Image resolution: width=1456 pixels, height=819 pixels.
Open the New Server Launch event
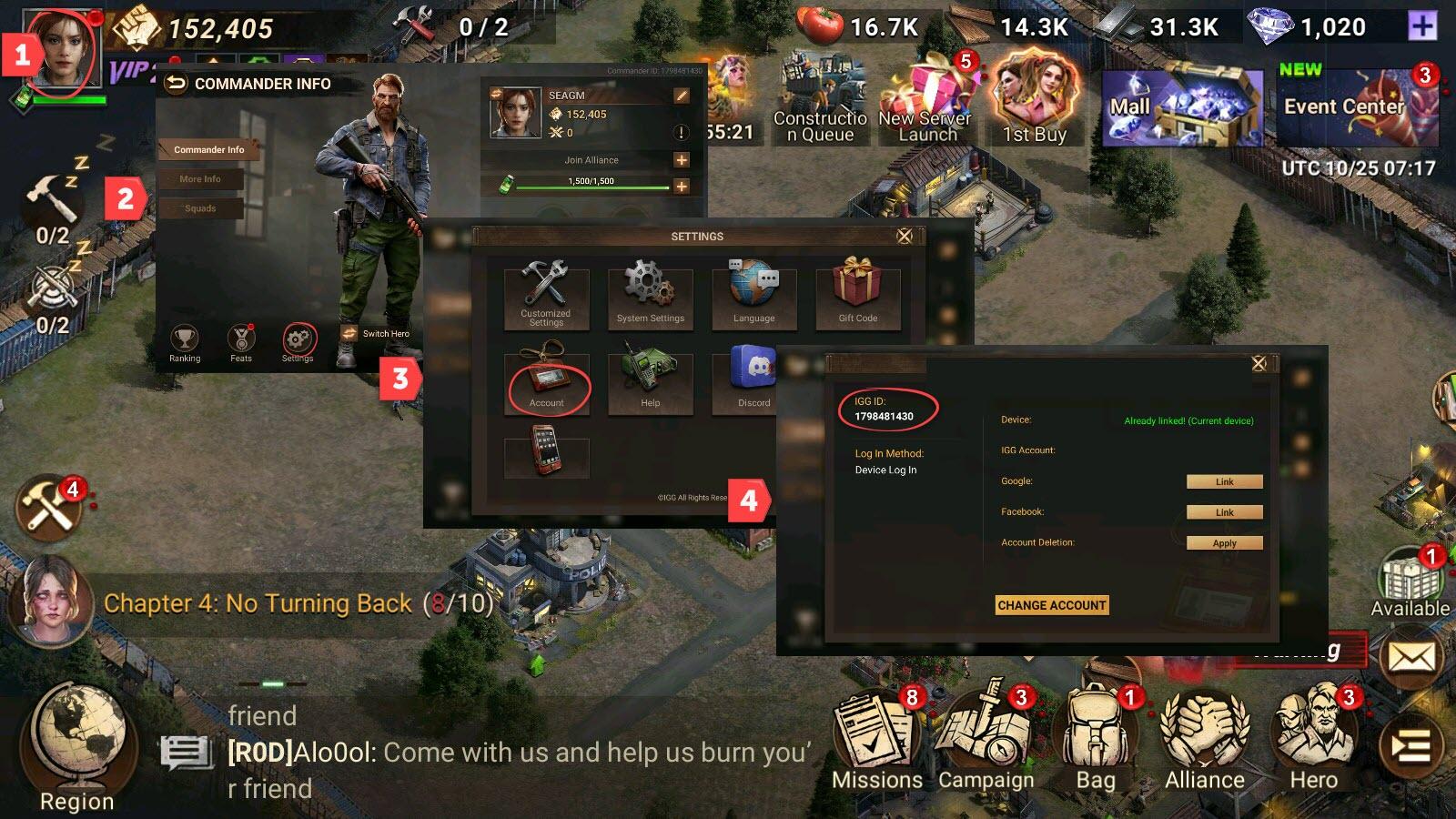click(x=927, y=100)
